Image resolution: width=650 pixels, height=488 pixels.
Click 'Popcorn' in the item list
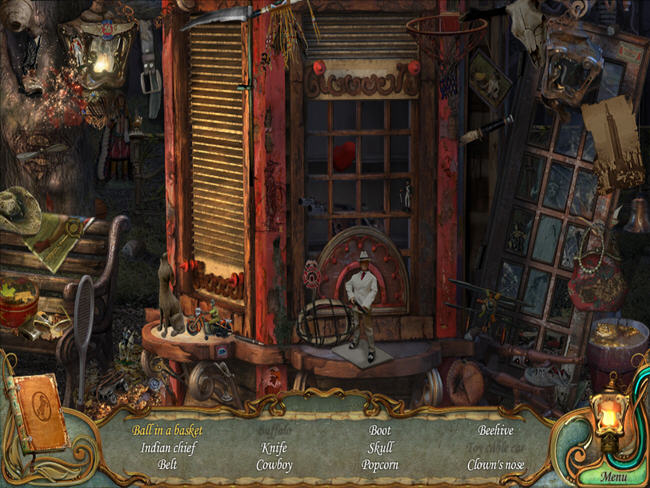click(x=380, y=465)
